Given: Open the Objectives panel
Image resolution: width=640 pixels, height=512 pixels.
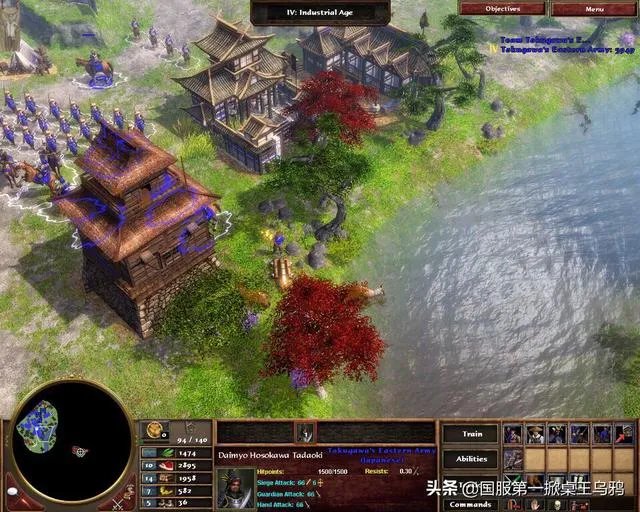Looking at the screenshot, I should click(502, 8).
